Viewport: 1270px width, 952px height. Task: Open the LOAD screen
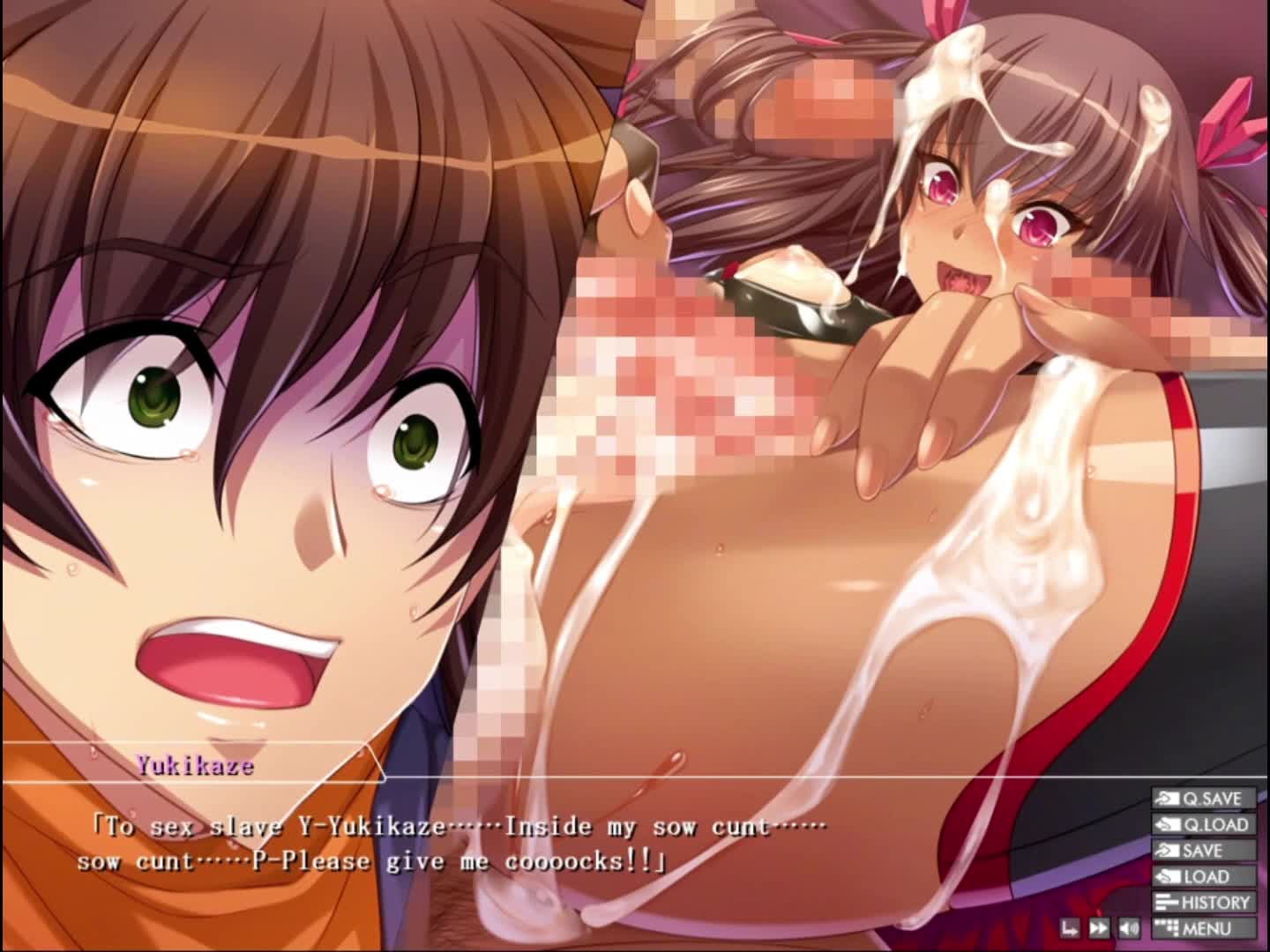click(1203, 877)
